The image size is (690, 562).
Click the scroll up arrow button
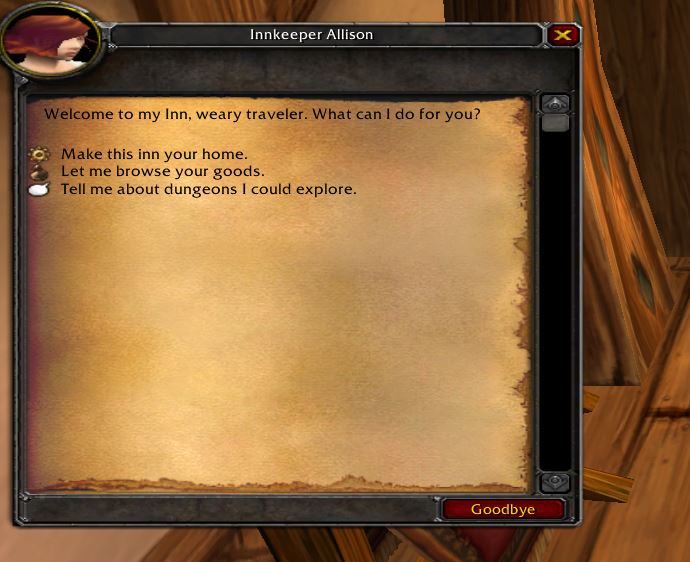point(555,104)
